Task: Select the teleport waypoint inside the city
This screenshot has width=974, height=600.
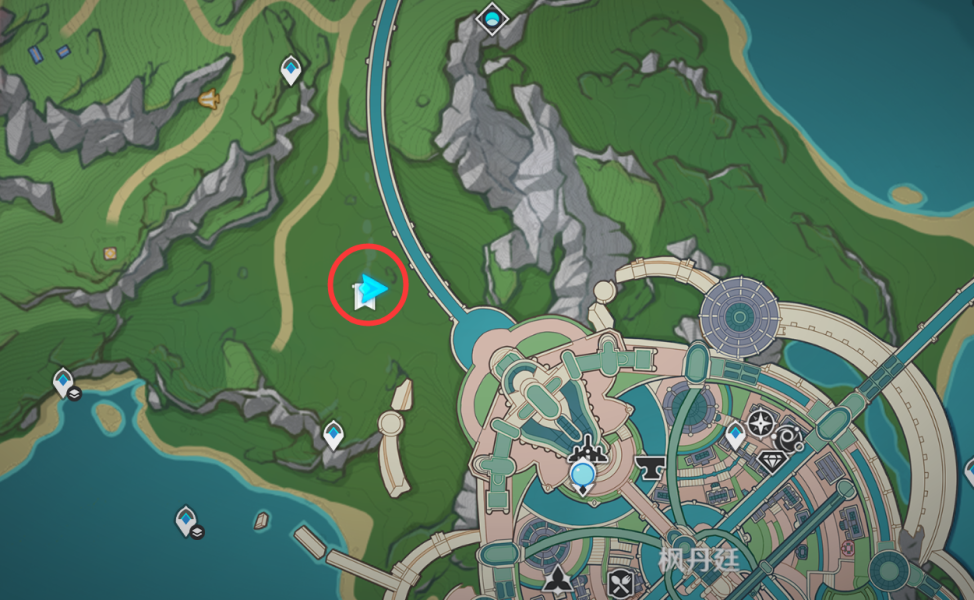Action: (x=735, y=435)
